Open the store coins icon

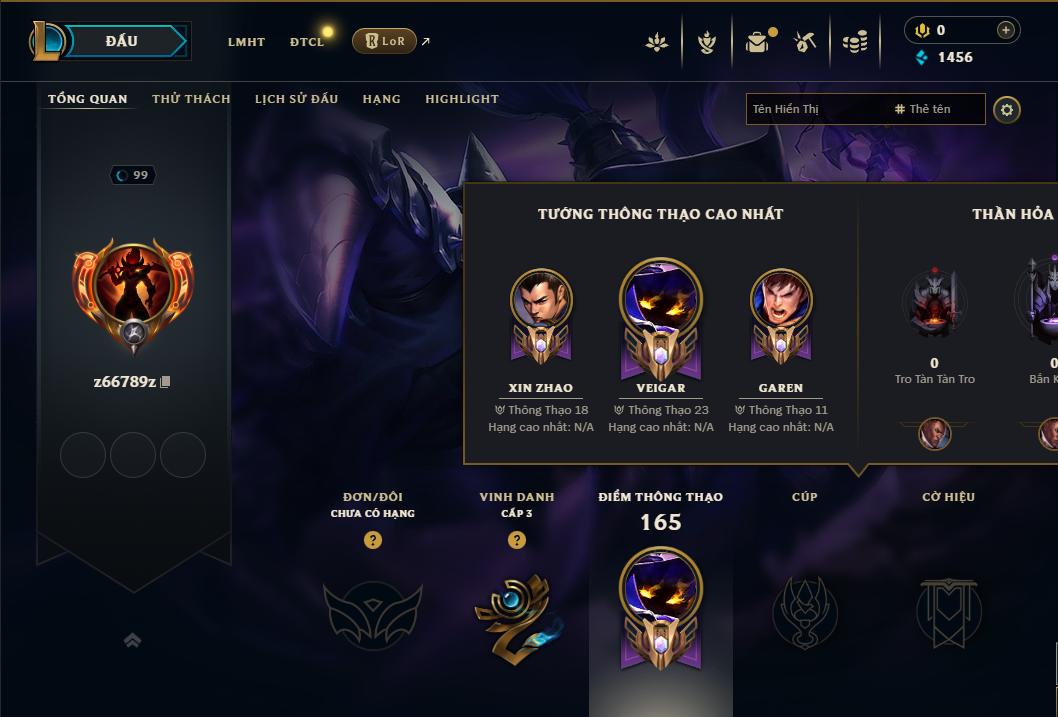[854, 42]
